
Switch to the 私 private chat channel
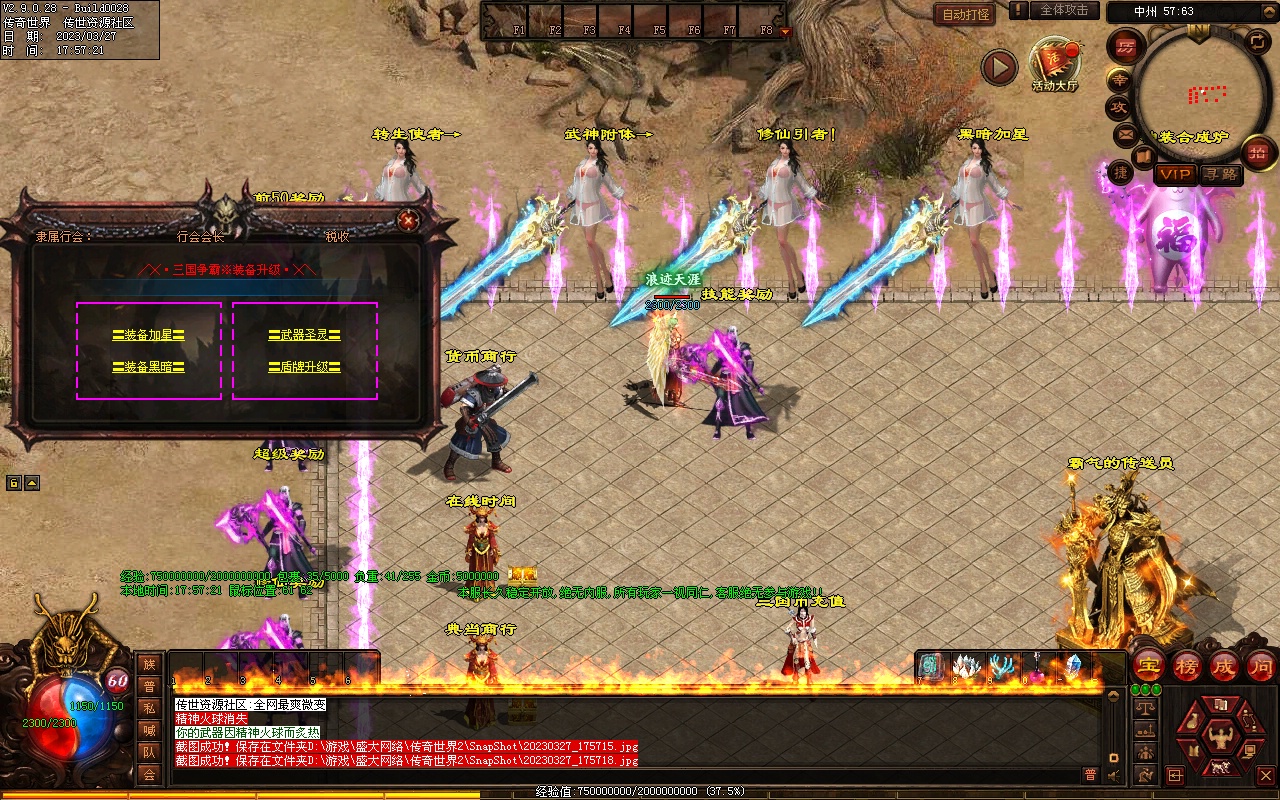click(149, 708)
